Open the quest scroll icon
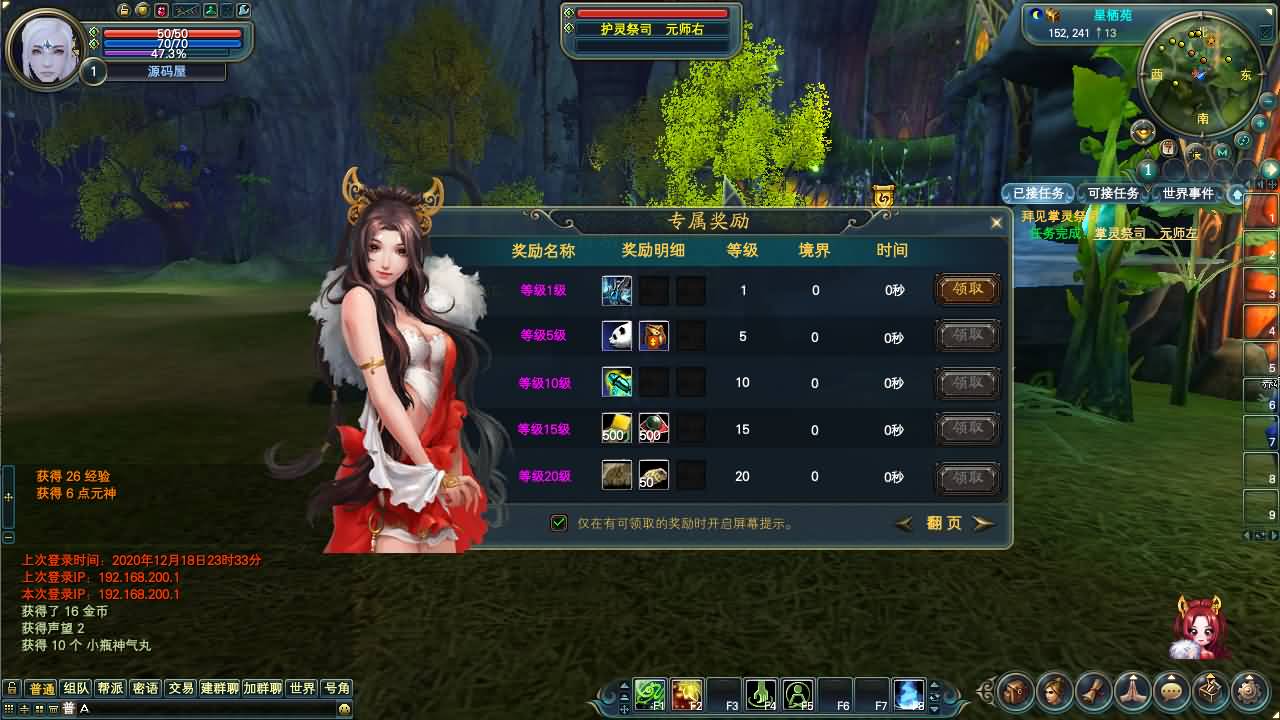The height and width of the screenshot is (720, 1280). pyautogui.click(x=1095, y=691)
